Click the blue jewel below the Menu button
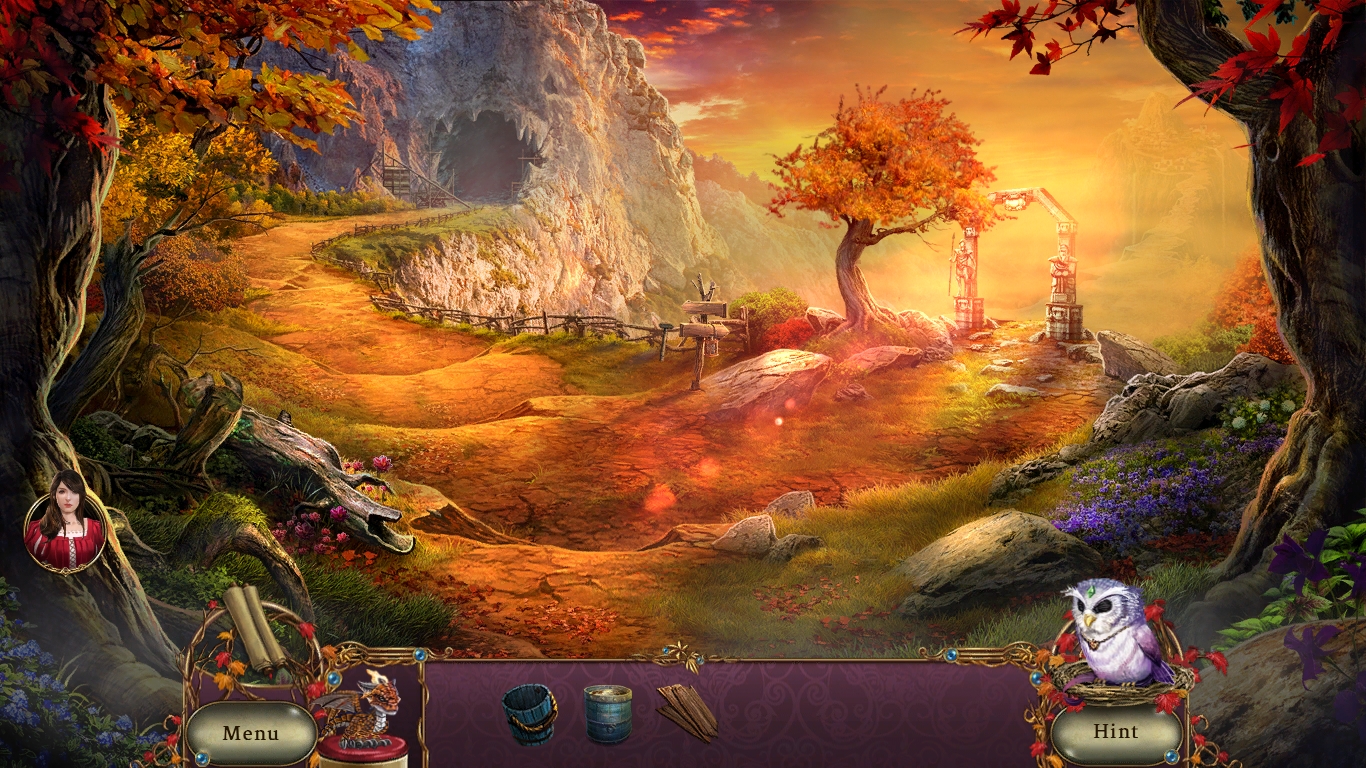The image size is (1366, 768). pos(202,759)
